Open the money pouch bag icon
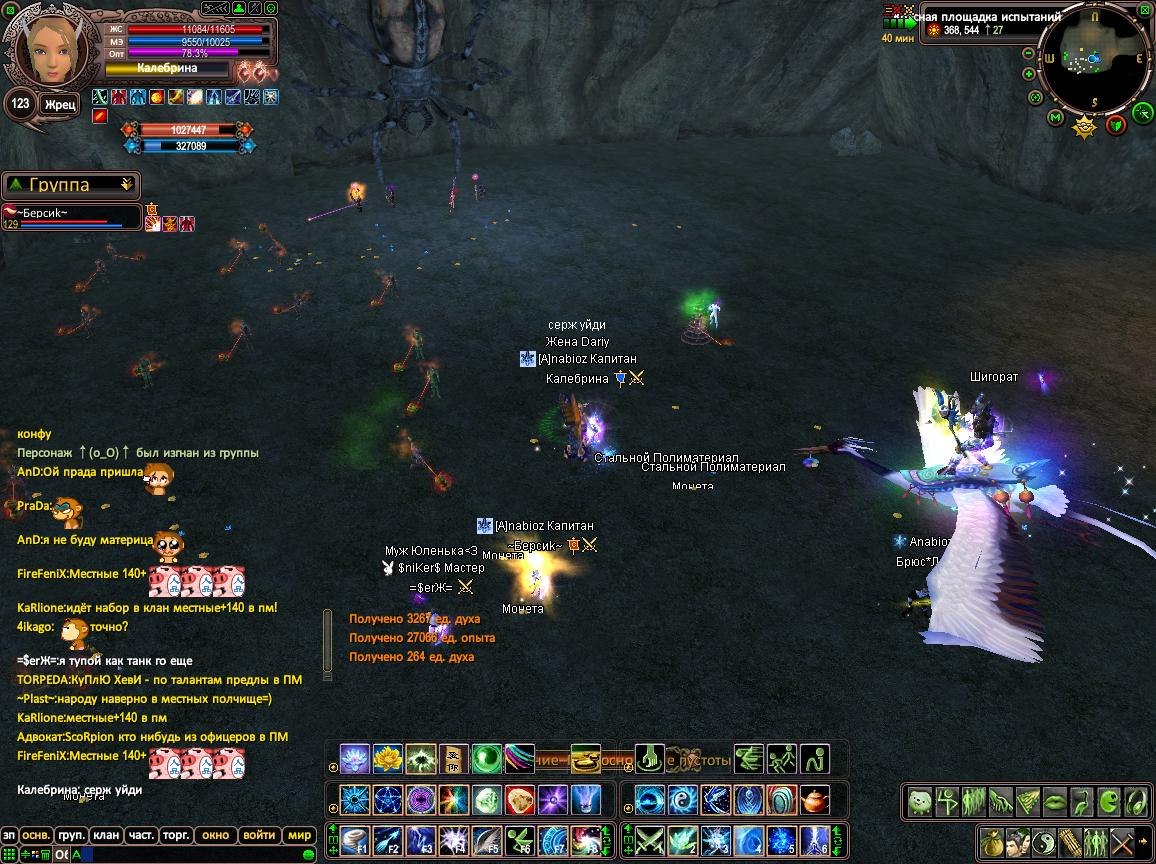Image resolution: width=1156 pixels, height=864 pixels. point(991,839)
